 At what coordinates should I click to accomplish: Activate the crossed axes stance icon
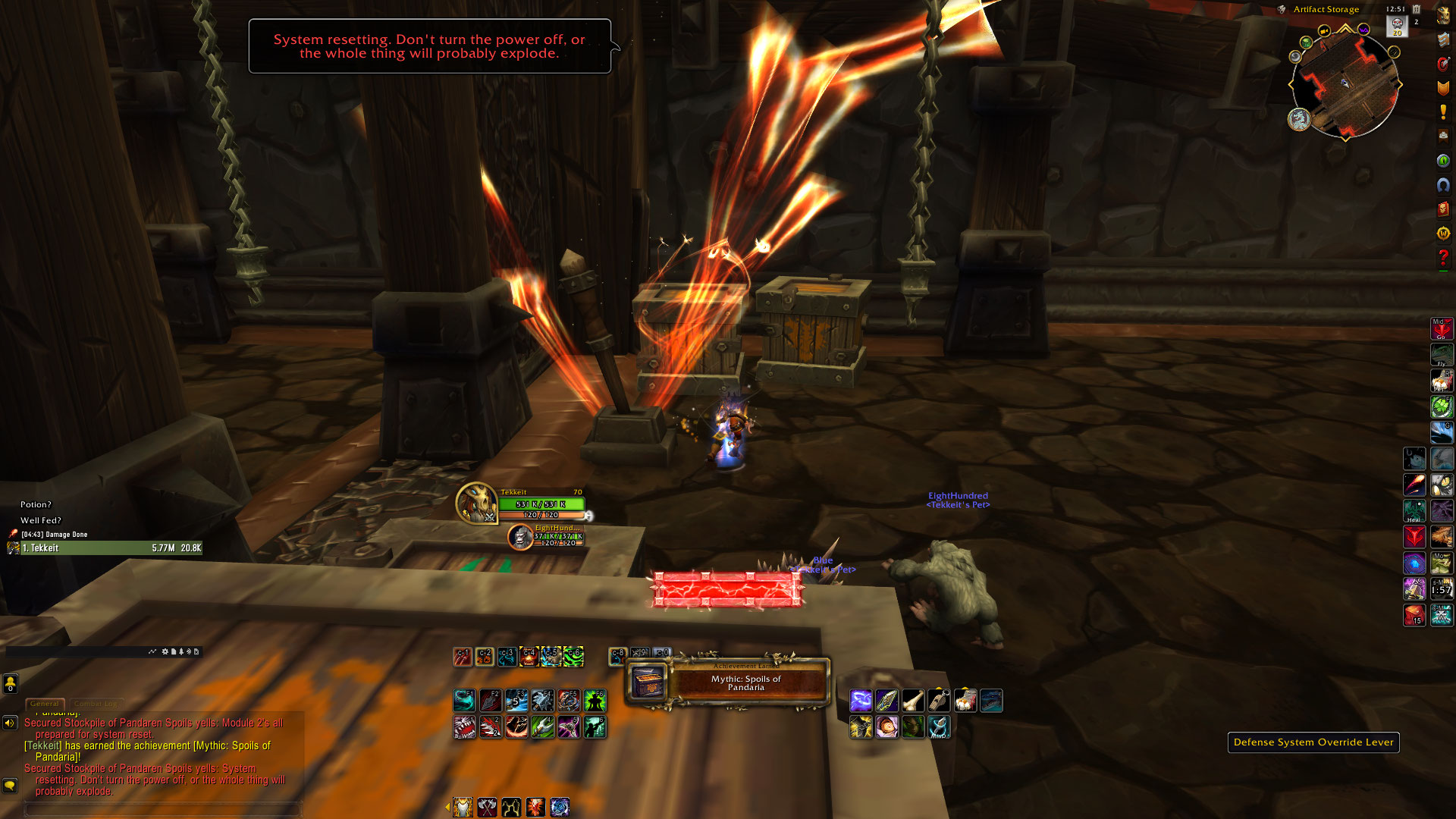487,807
